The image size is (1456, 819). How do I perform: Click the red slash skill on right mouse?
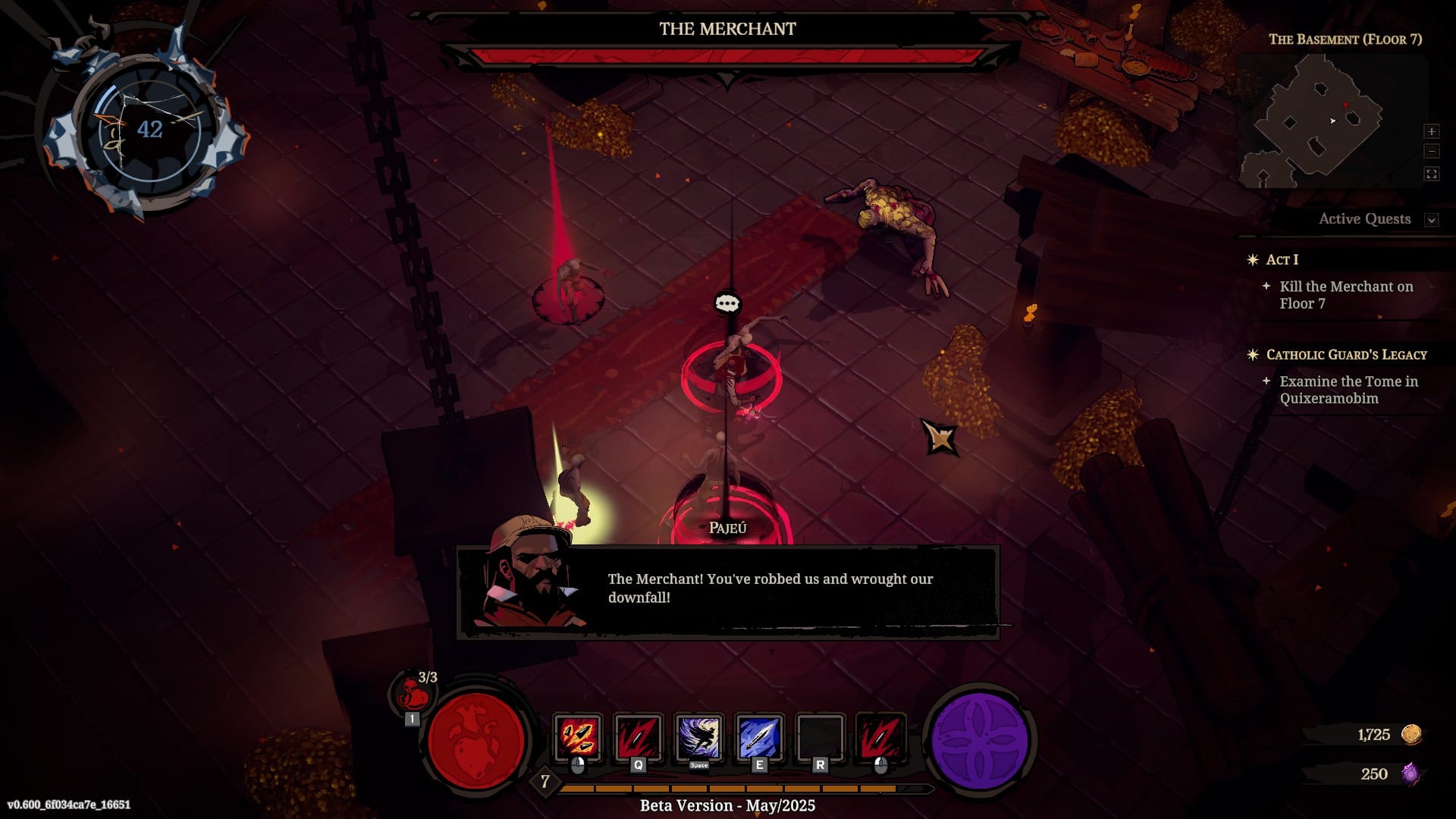tap(880, 737)
